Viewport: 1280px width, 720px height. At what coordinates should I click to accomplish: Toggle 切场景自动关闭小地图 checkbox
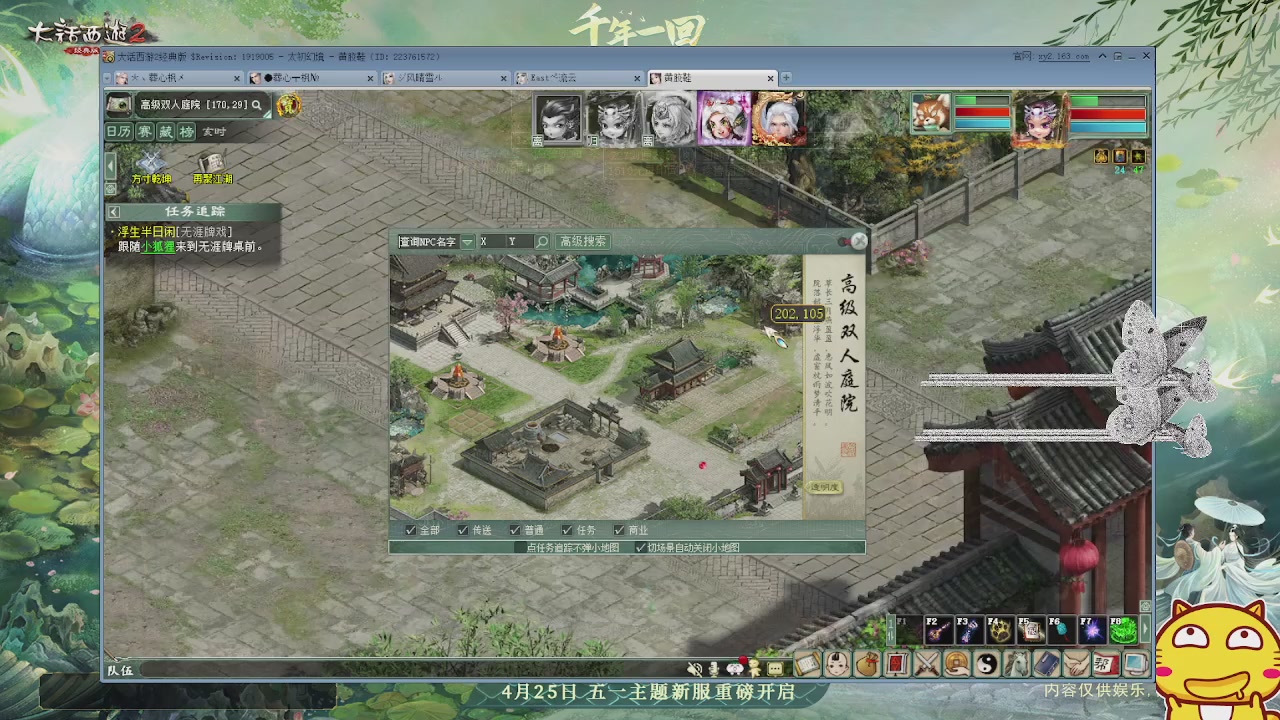(641, 546)
